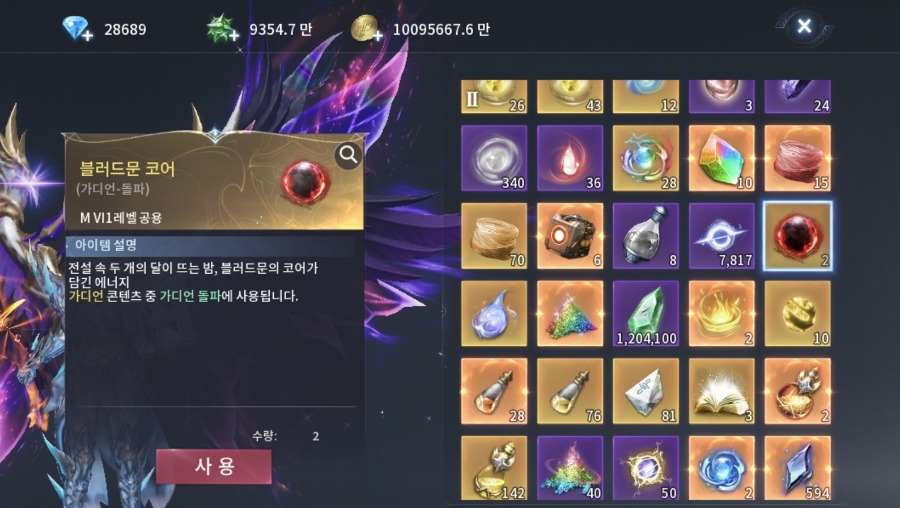This screenshot has height=508, width=900.
Task: Select the red flame drop stack of 36
Action: pyautogui.click(x=570, y=158)
